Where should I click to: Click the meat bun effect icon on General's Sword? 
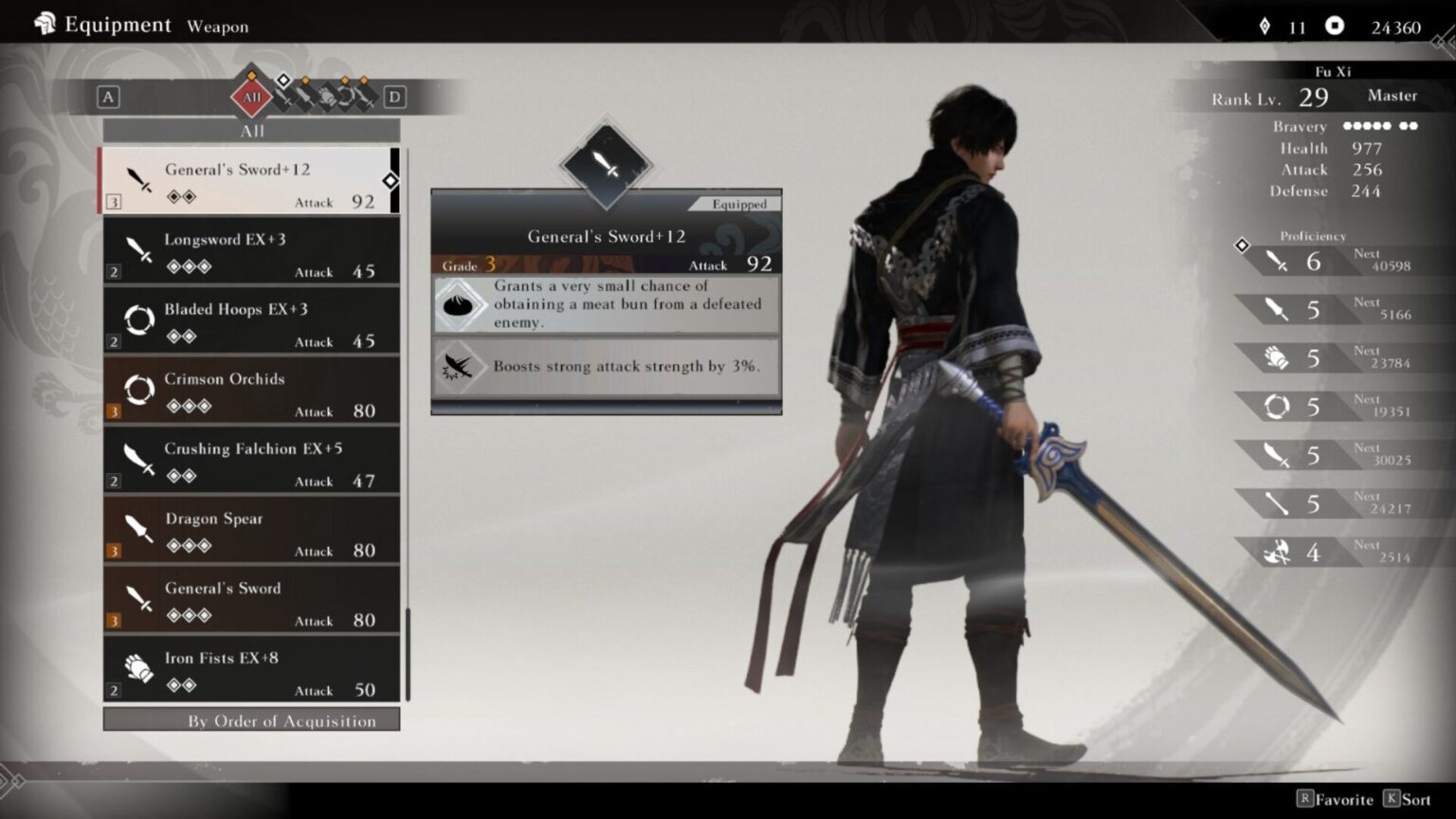[461, 304]
